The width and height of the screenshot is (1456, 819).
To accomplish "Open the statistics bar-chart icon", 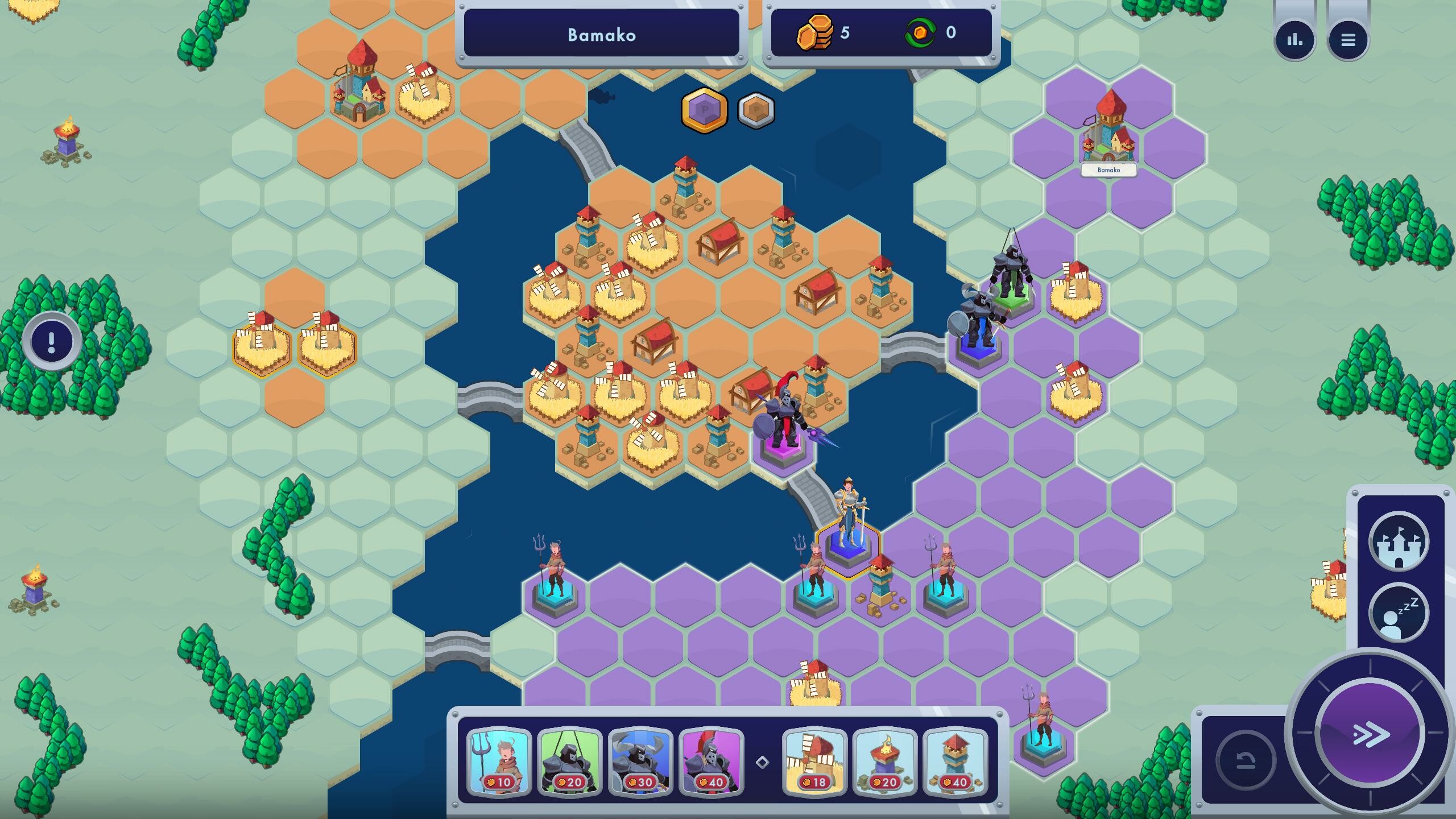I will (x=1296, y=40).
